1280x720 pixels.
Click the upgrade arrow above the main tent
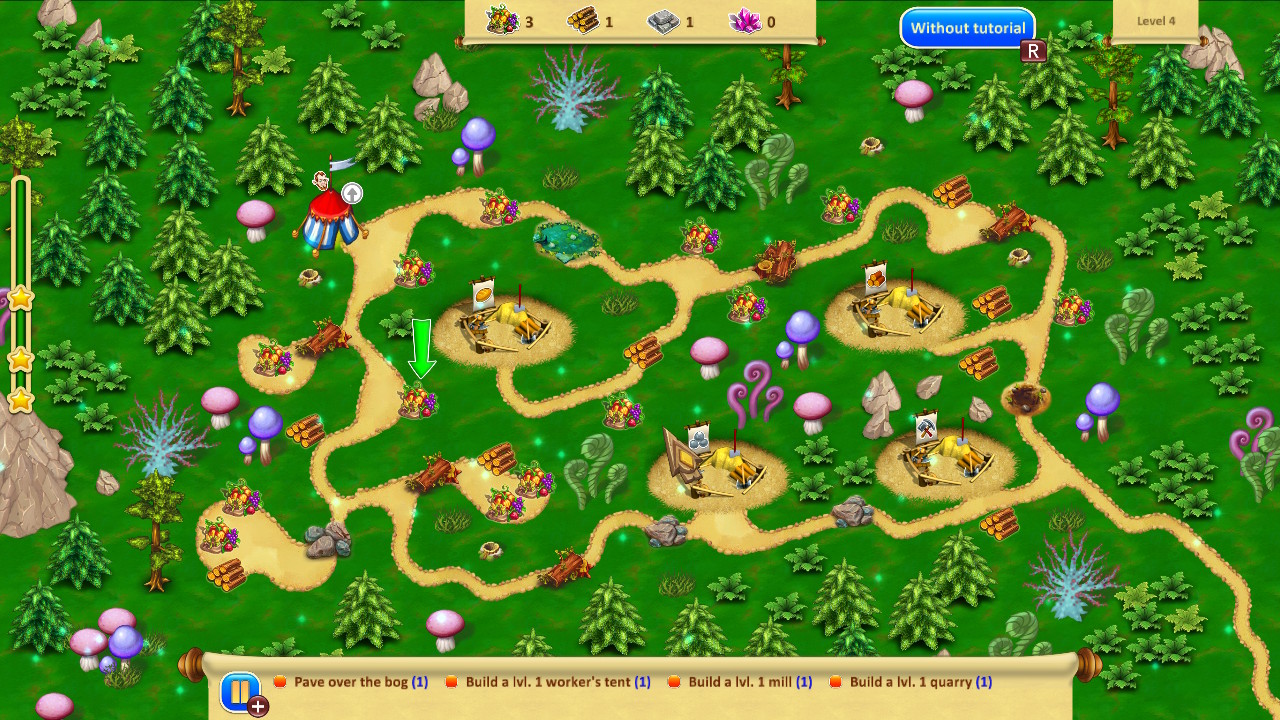(x=351, y=193)
